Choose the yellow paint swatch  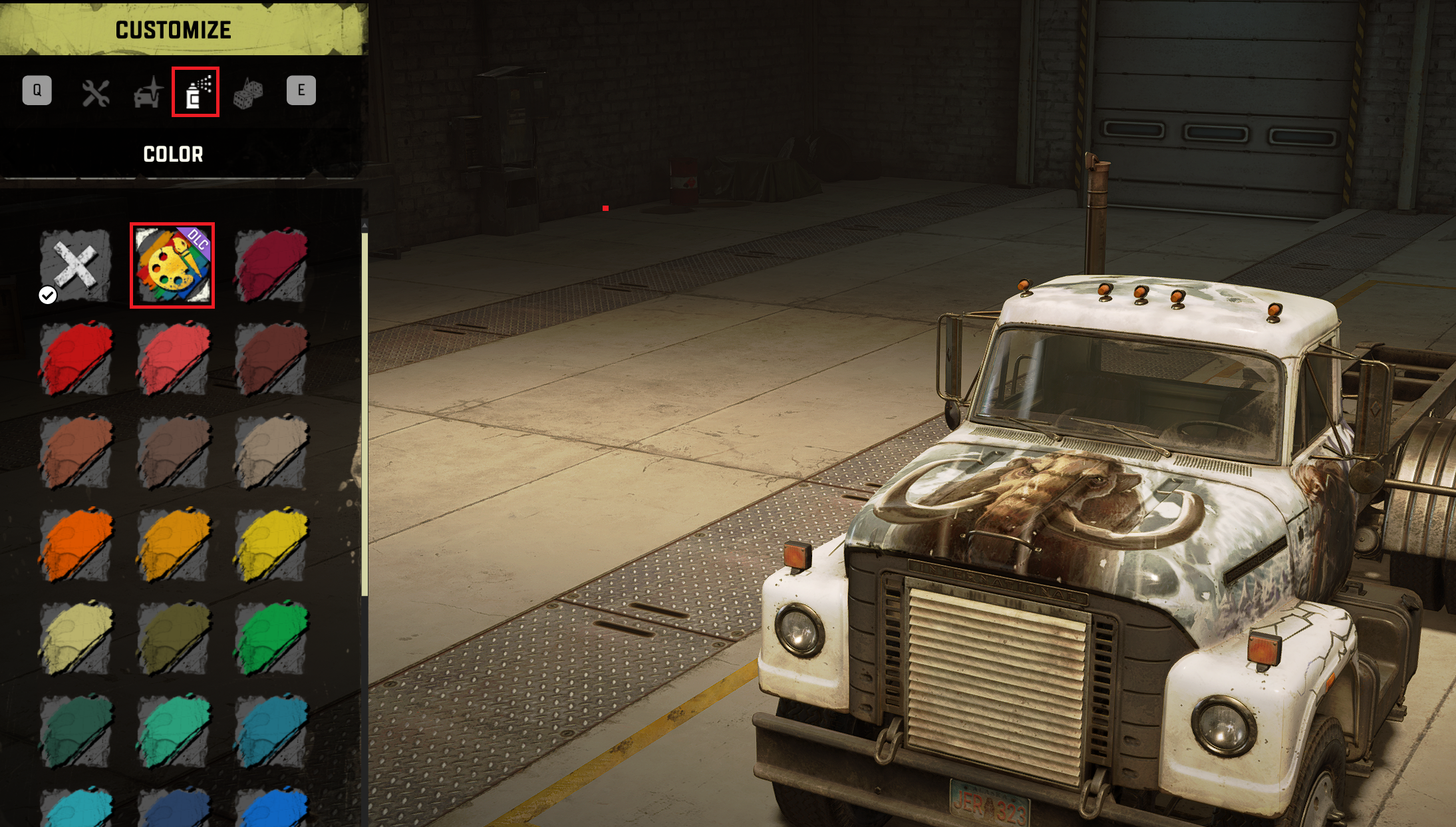(271, 545)
